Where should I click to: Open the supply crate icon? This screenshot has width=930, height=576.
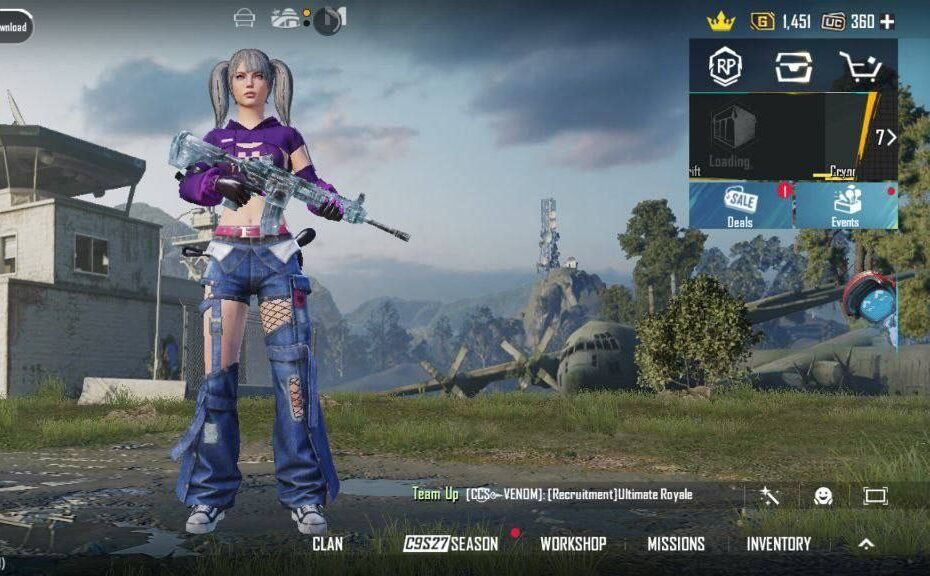pyautogui.click(x=792, y=66)
